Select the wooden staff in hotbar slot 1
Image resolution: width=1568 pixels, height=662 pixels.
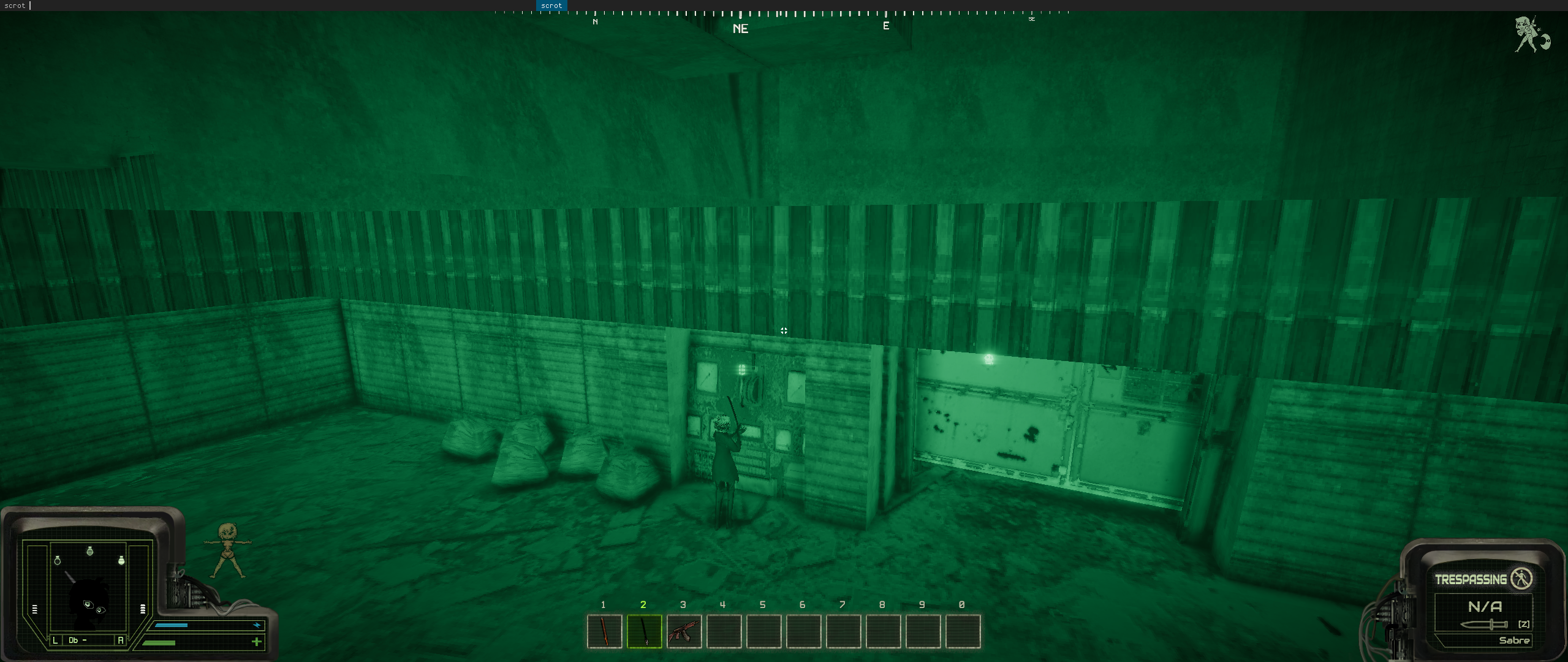pos(604,631)
